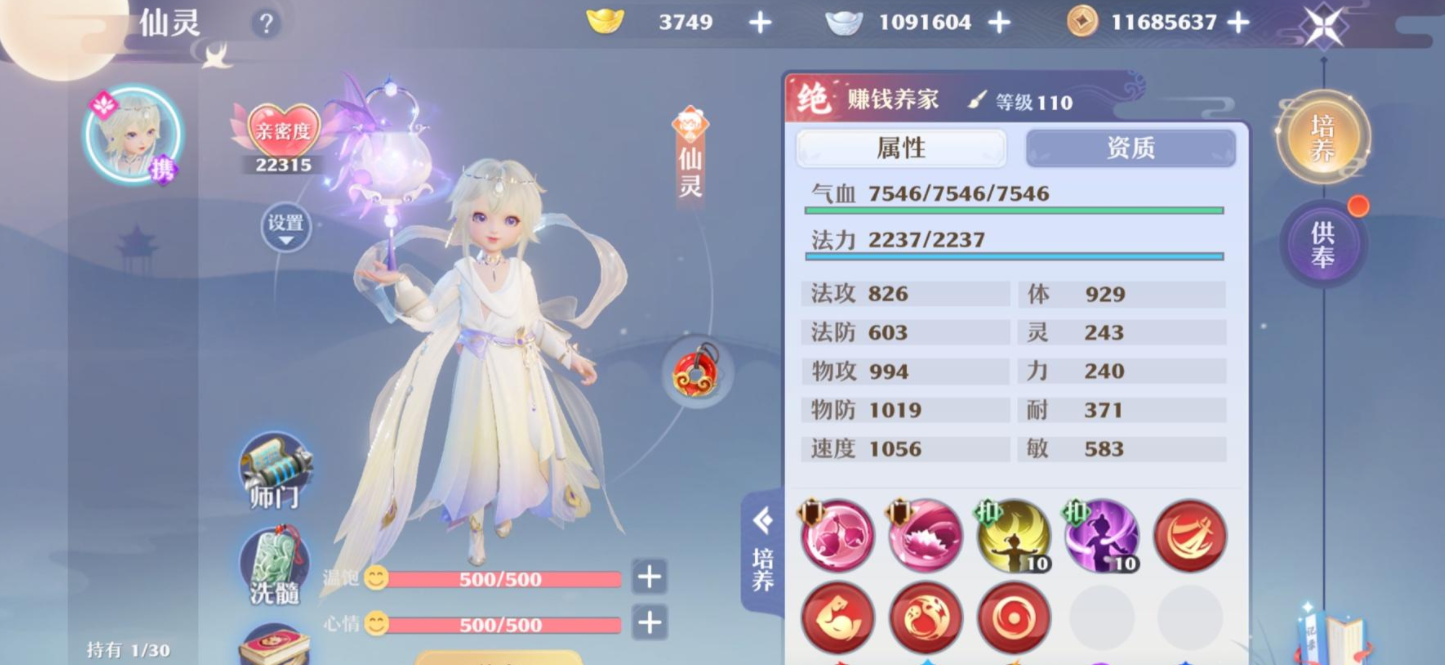Open the 师门 scroll icon
1445x665 pixels.
point(274,470)
